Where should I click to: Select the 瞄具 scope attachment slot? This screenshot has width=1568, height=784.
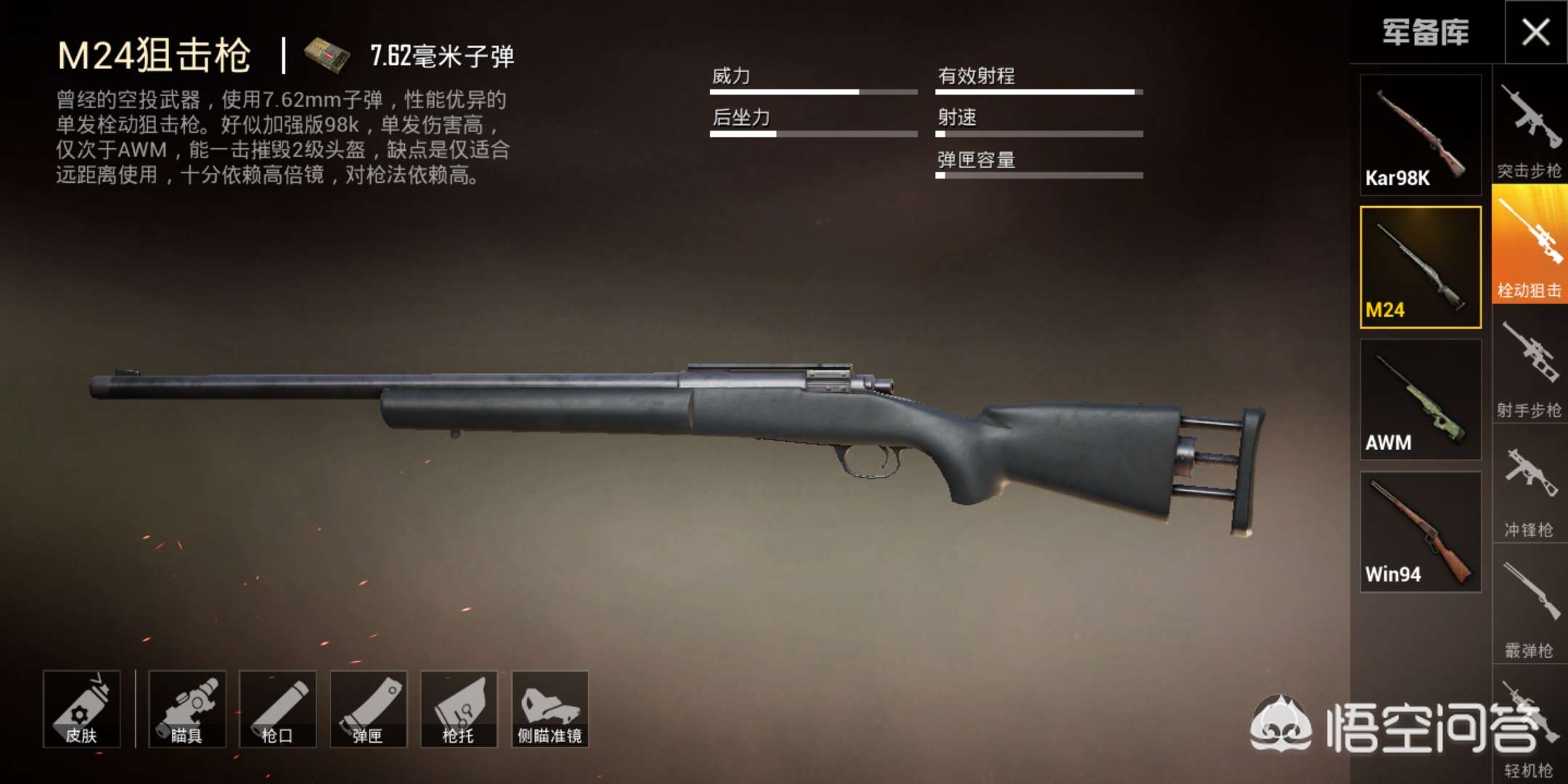[187, 709]
